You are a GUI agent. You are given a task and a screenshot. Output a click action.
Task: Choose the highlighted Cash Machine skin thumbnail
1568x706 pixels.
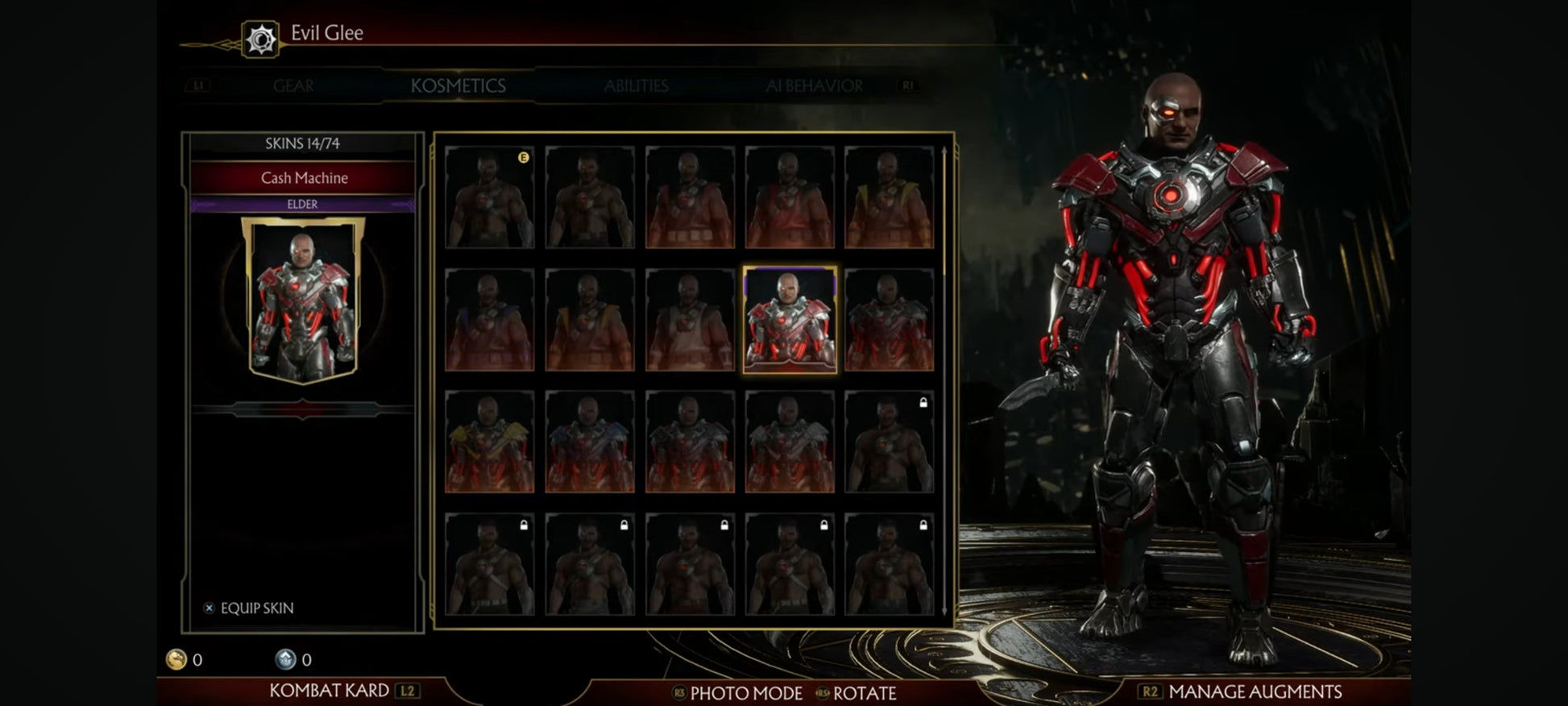point(790,320)
